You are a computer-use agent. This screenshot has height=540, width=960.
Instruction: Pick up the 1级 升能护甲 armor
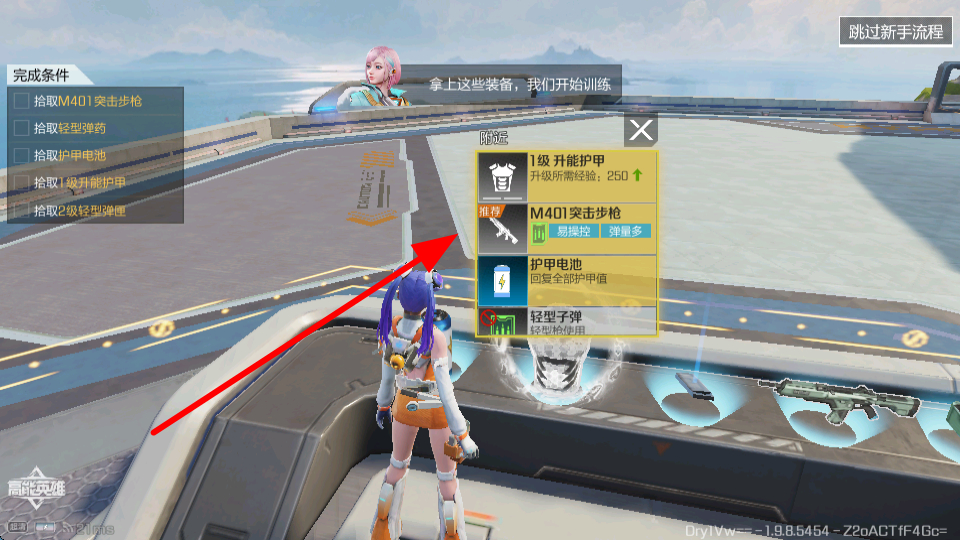coord(567,177)
